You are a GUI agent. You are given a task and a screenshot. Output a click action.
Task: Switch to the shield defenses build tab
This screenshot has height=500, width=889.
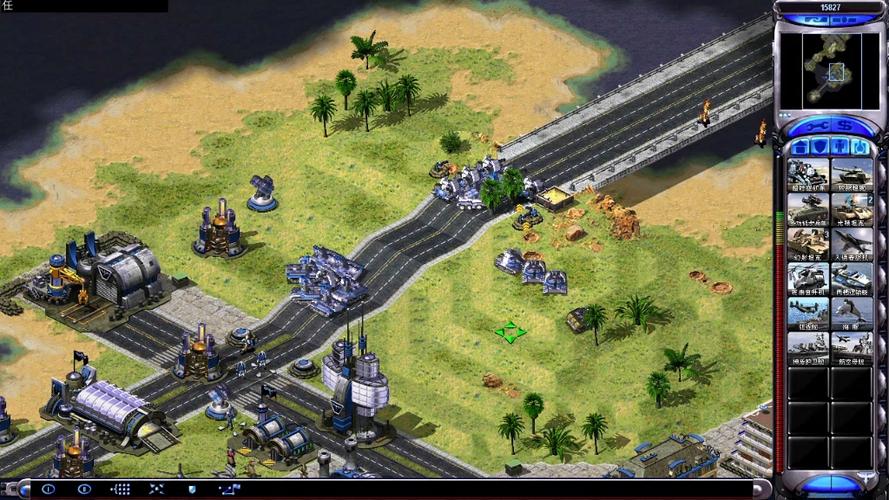[820, 147]
